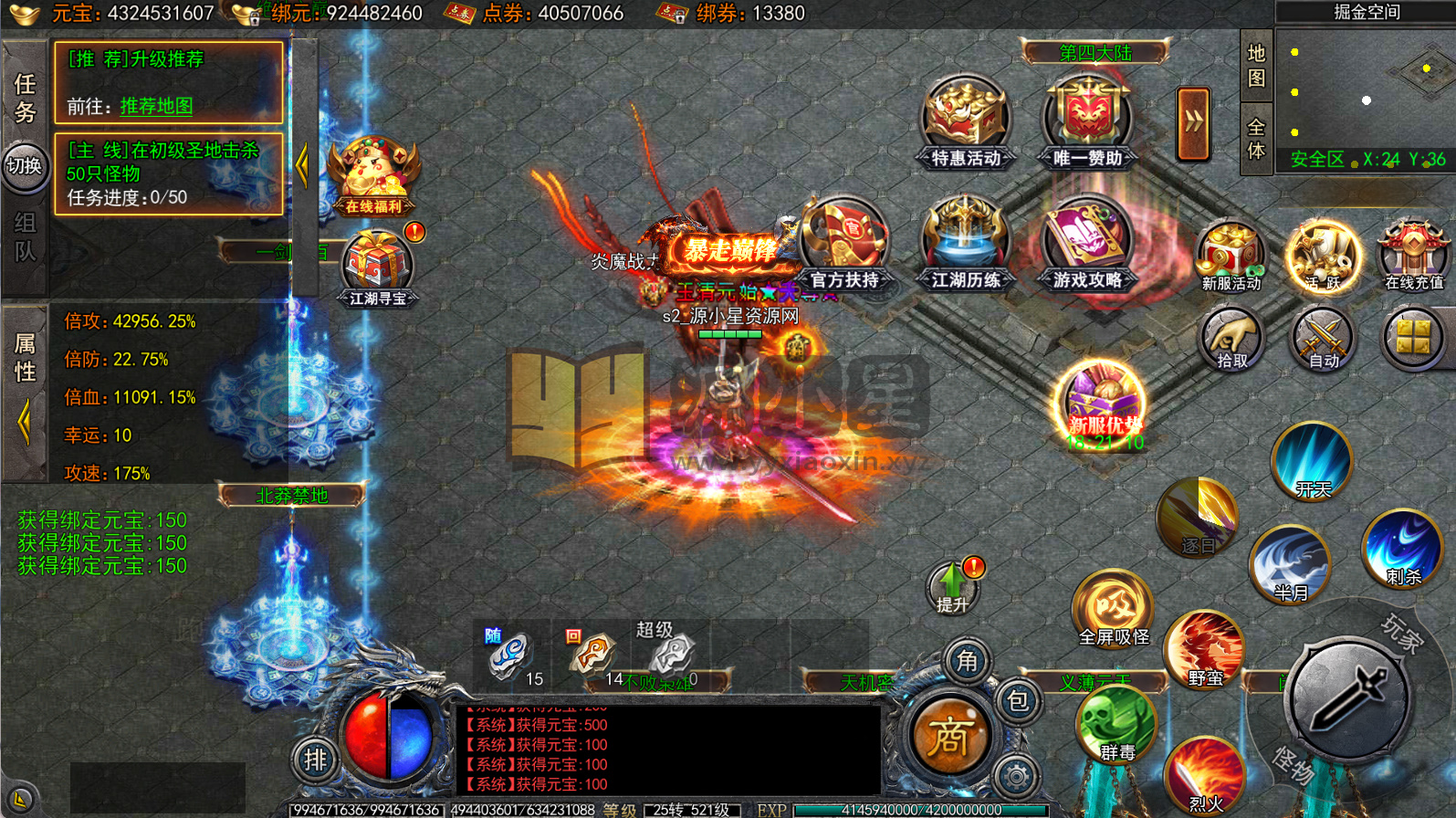Open 官方扶持 official support menu
The height and width of the screenshot is (818, 1456).
pyautogui.click(x=843, y=242)
